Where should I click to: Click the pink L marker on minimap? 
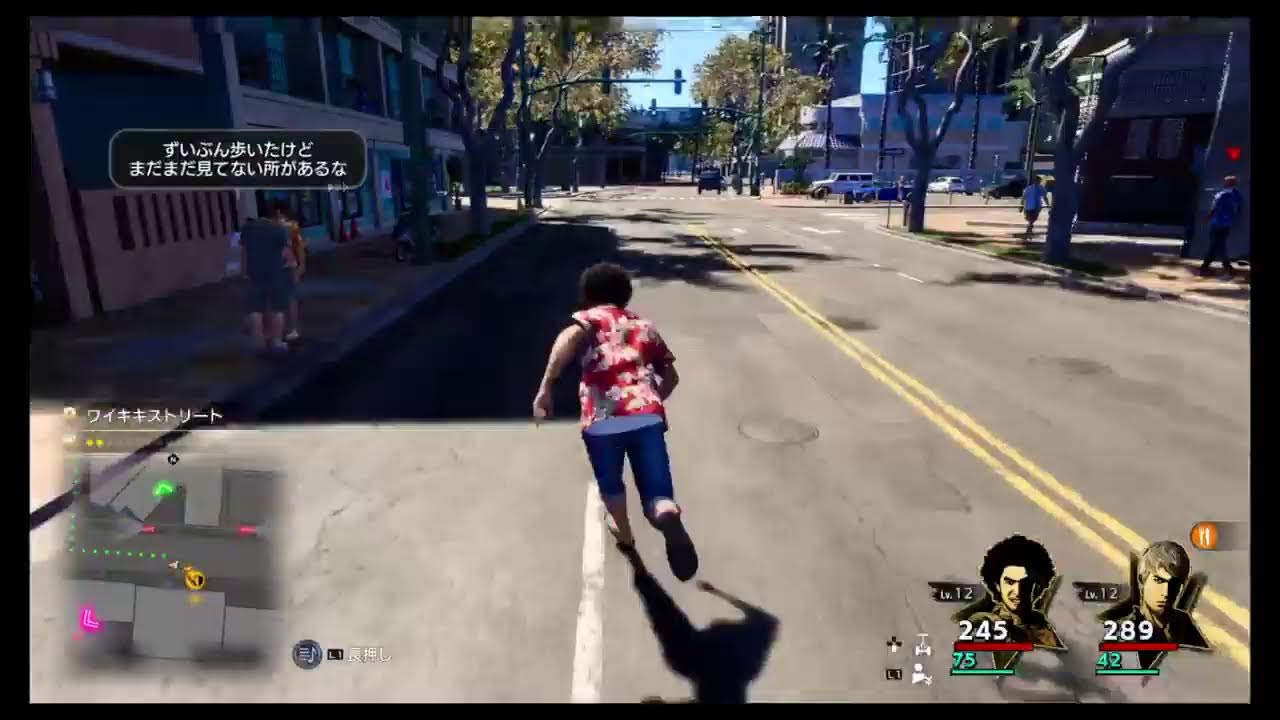point(90,620)
